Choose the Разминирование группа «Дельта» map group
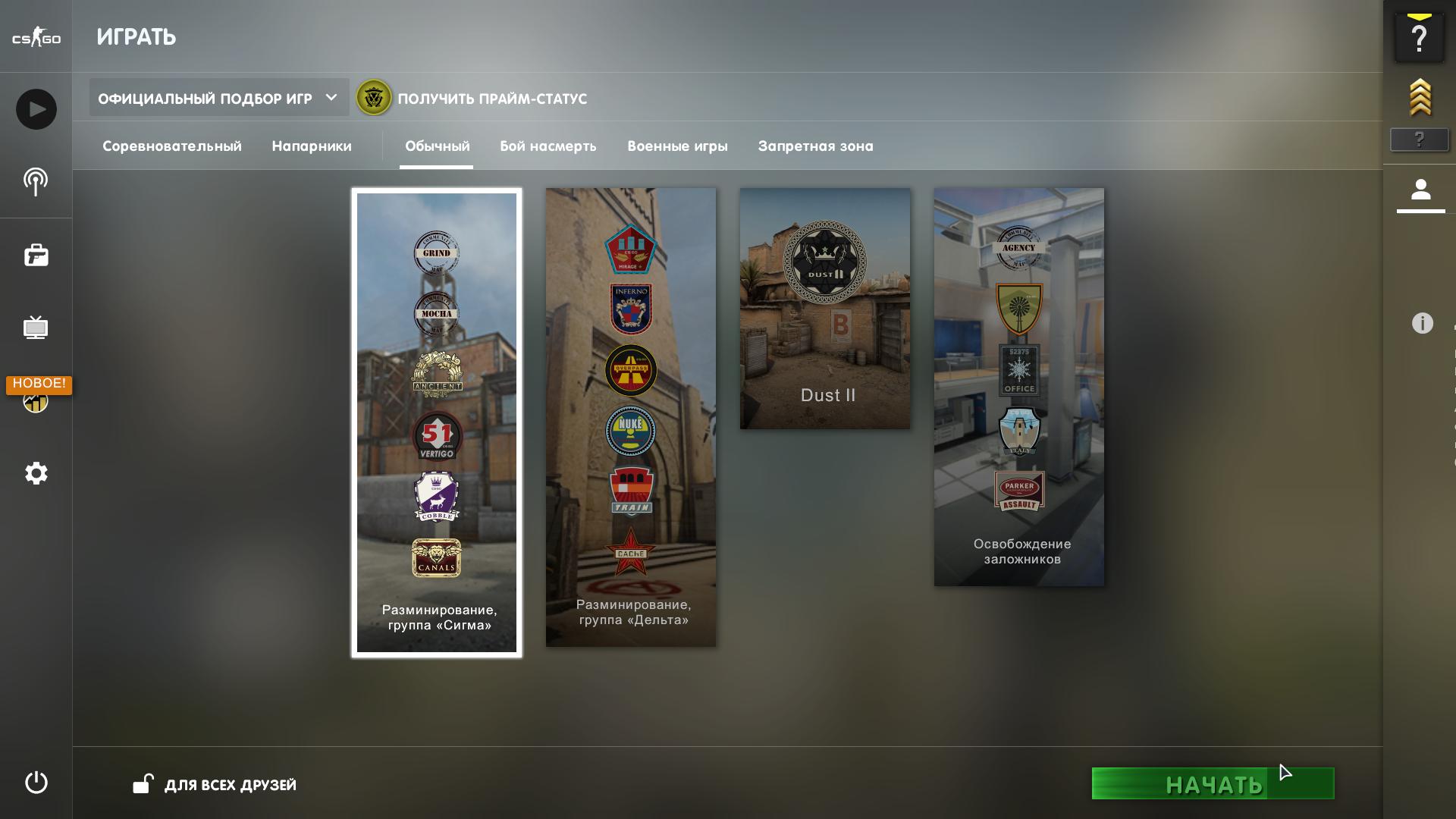The width and height of the screenshot is (1456, 819). 631,417
